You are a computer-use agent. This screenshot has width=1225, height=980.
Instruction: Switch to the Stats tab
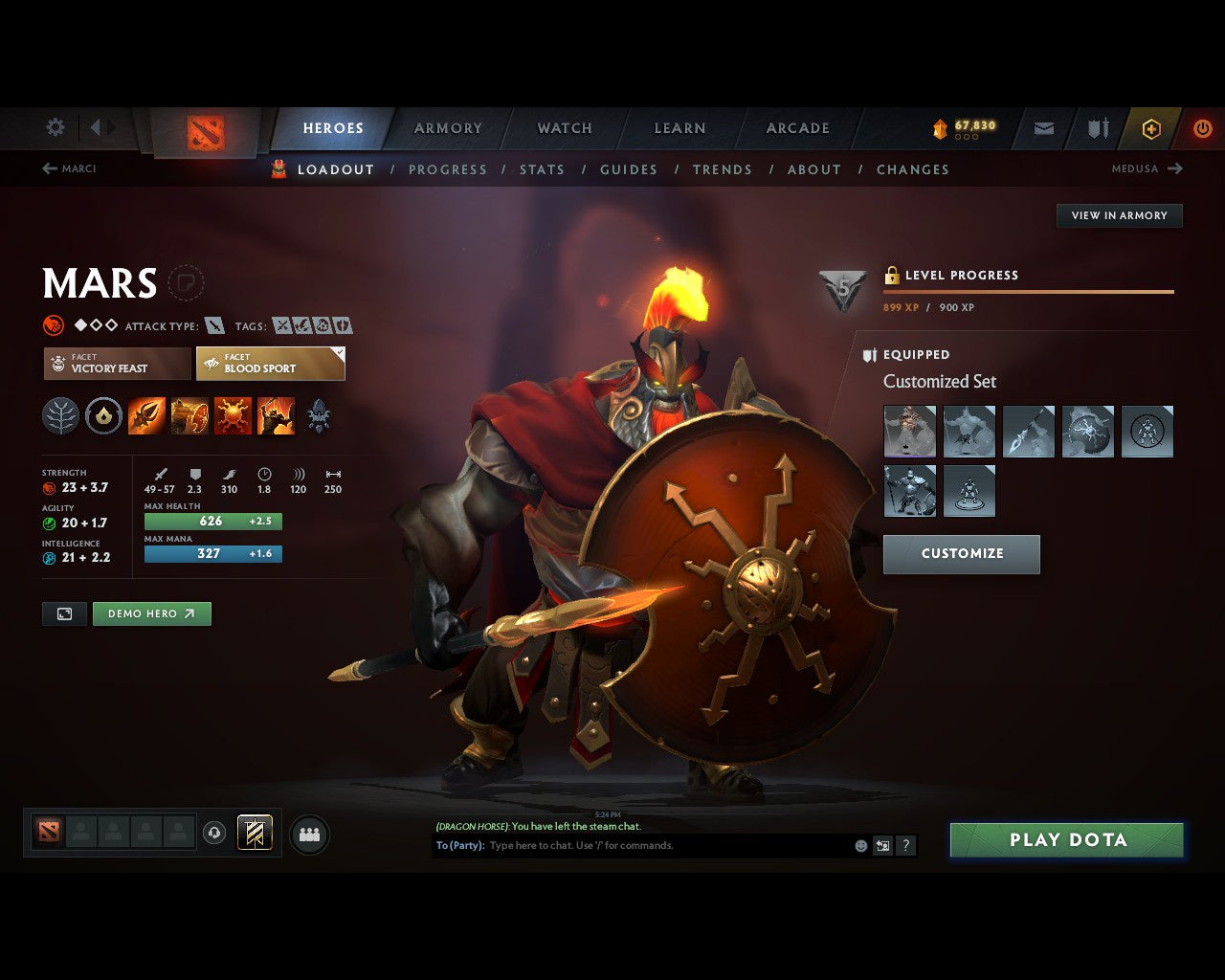tap(542, 169)
